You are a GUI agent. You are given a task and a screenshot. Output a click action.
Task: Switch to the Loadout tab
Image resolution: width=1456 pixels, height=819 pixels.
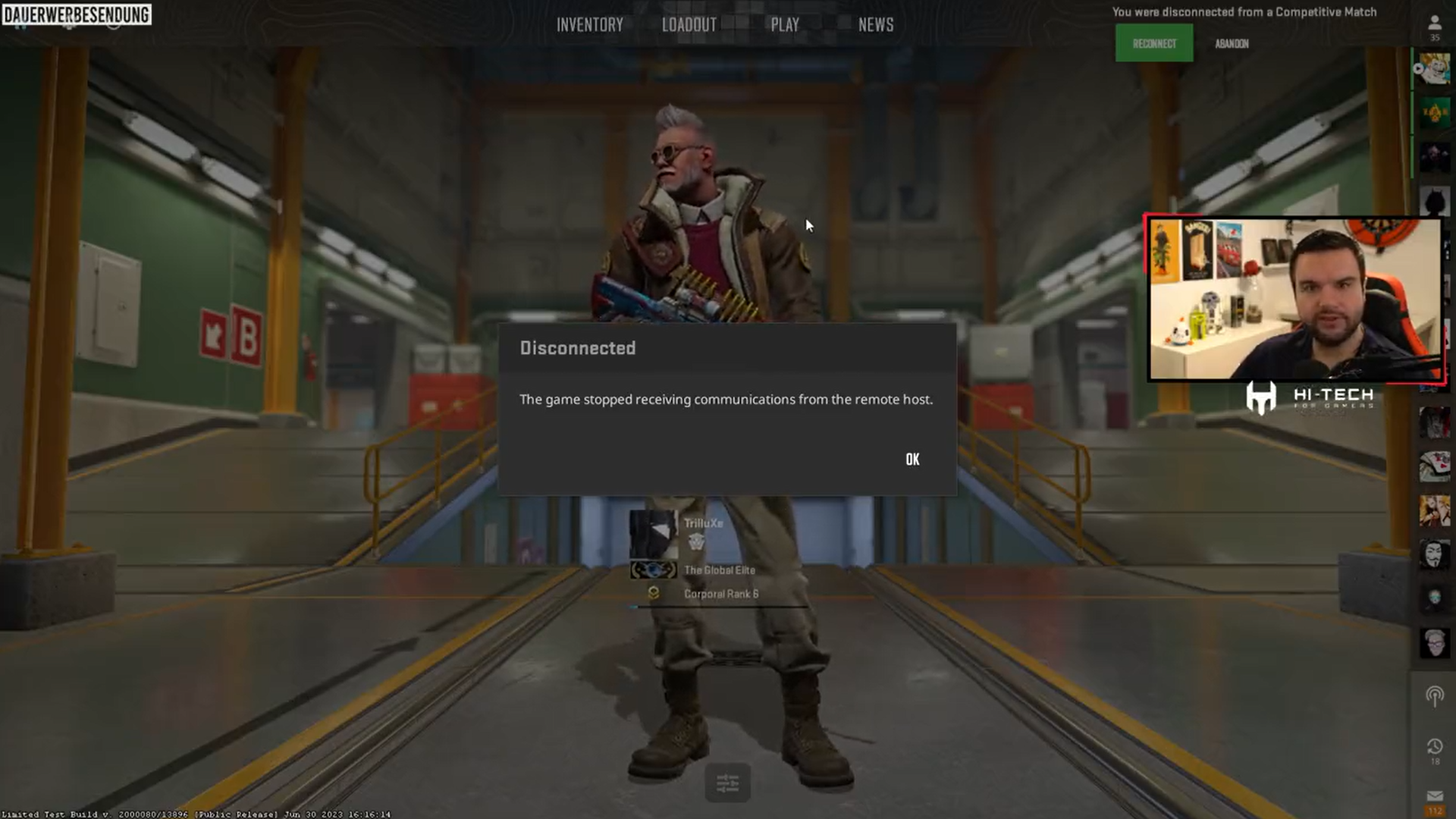689,24
